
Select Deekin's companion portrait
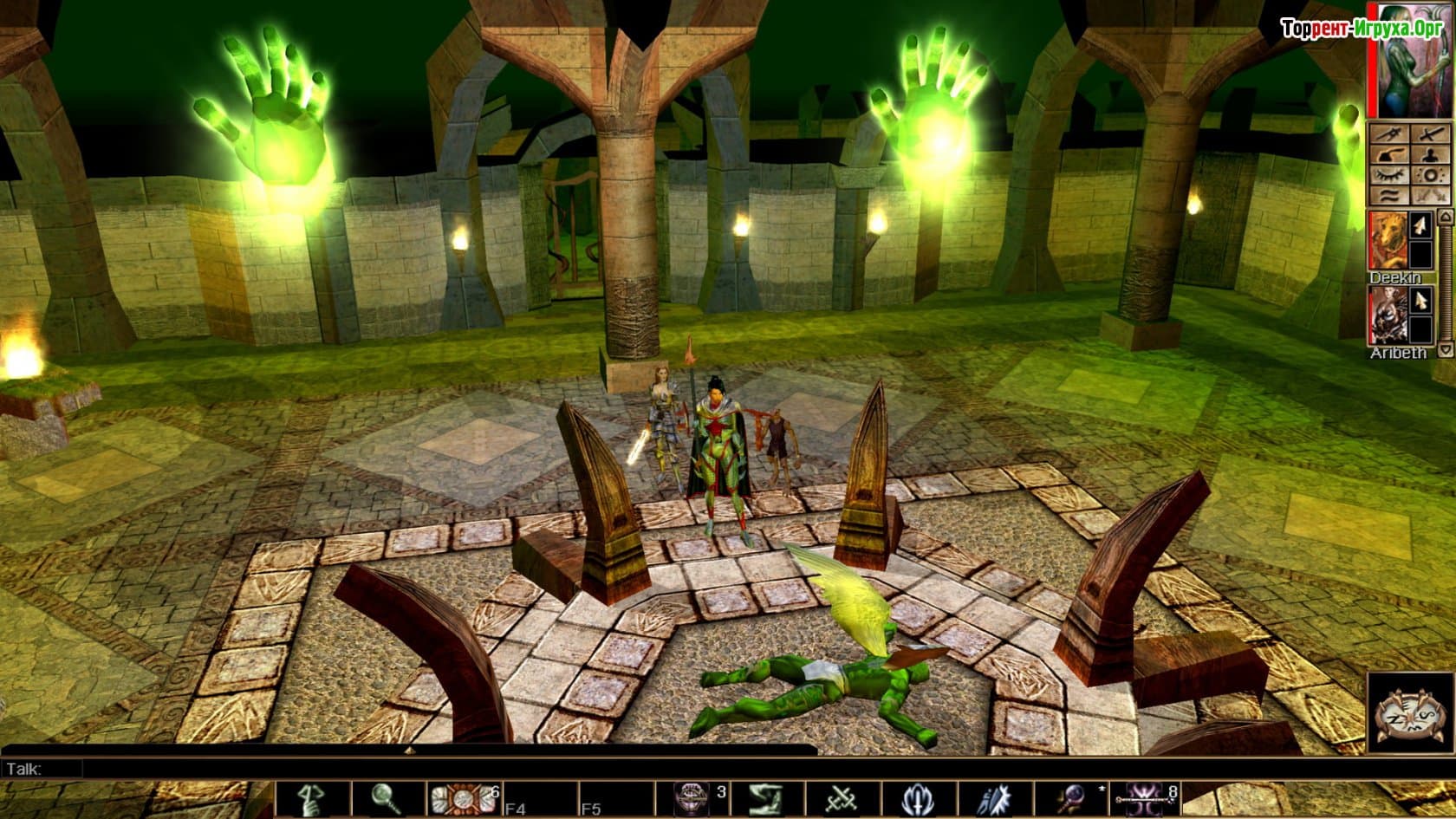tap(1386, 241)
